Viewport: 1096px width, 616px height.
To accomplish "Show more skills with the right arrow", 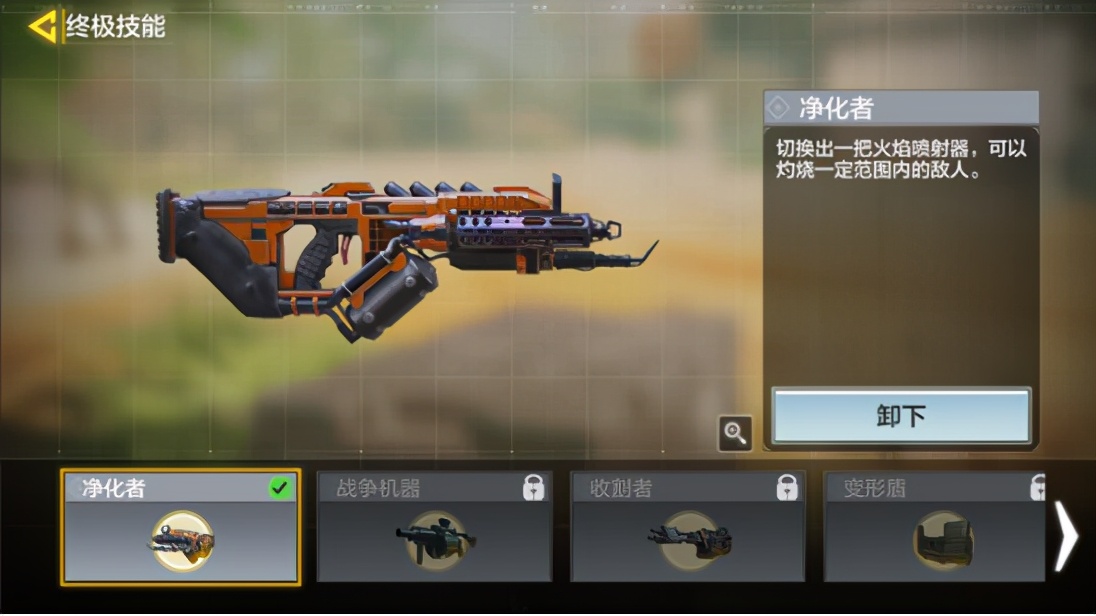I will click(1066, 536).
